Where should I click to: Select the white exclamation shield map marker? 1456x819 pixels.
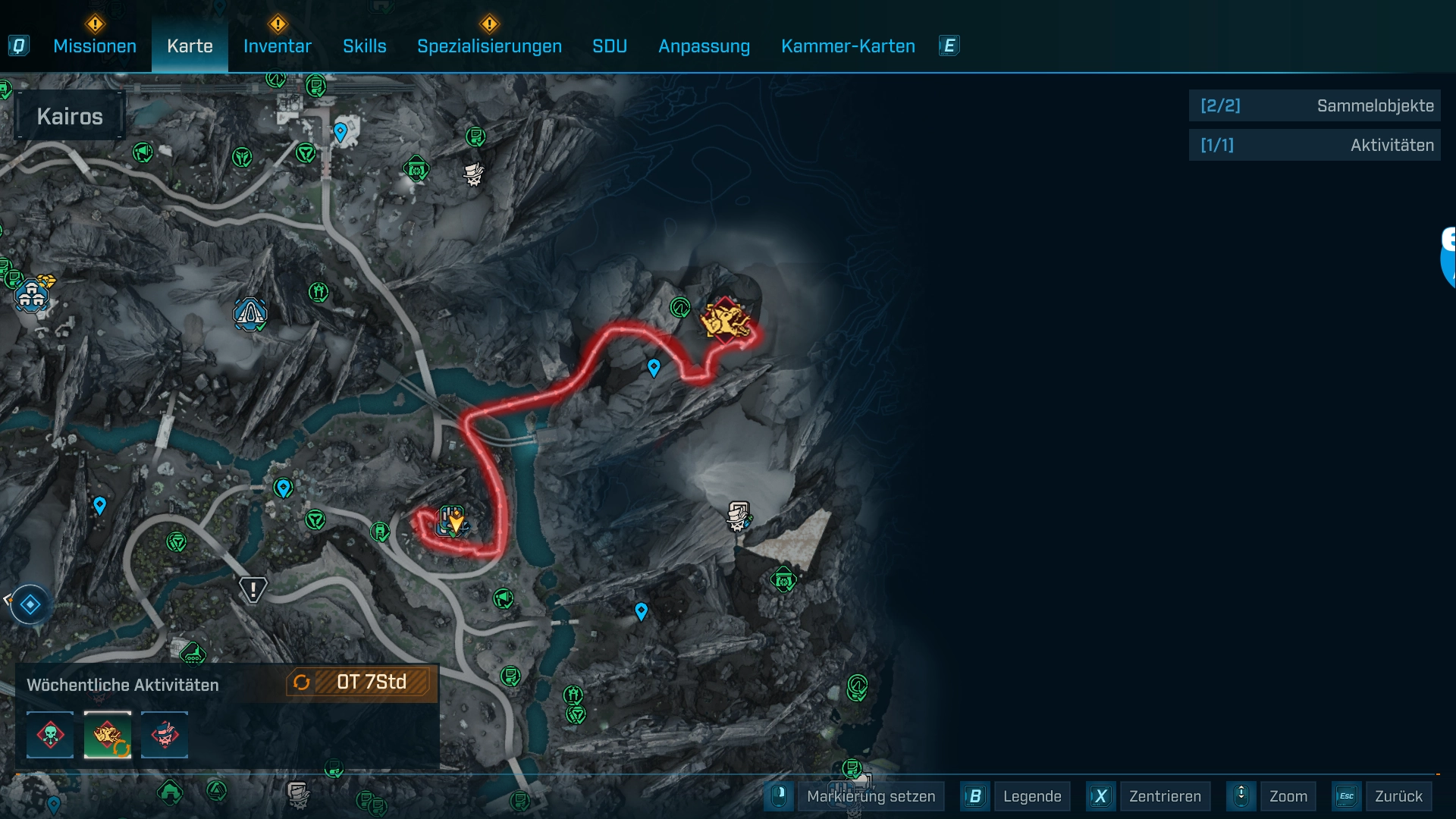253,589
